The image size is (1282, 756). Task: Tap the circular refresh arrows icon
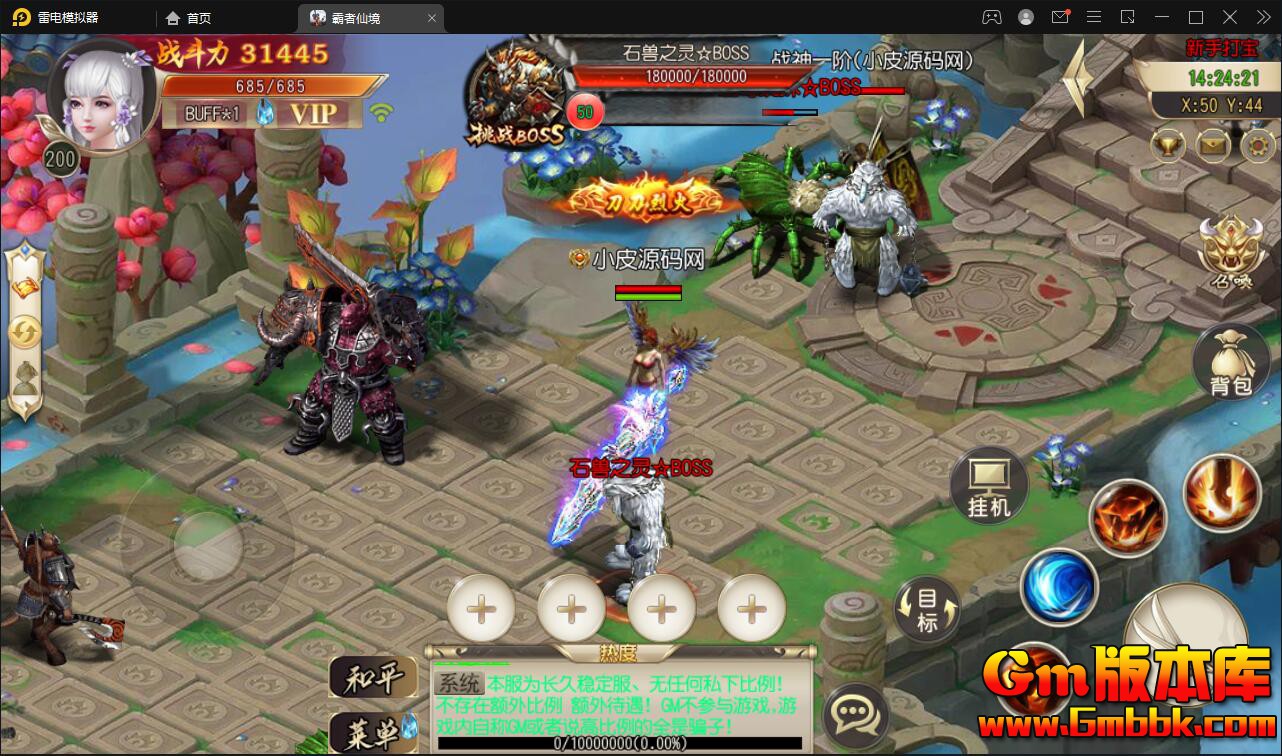tap(25, 332)
